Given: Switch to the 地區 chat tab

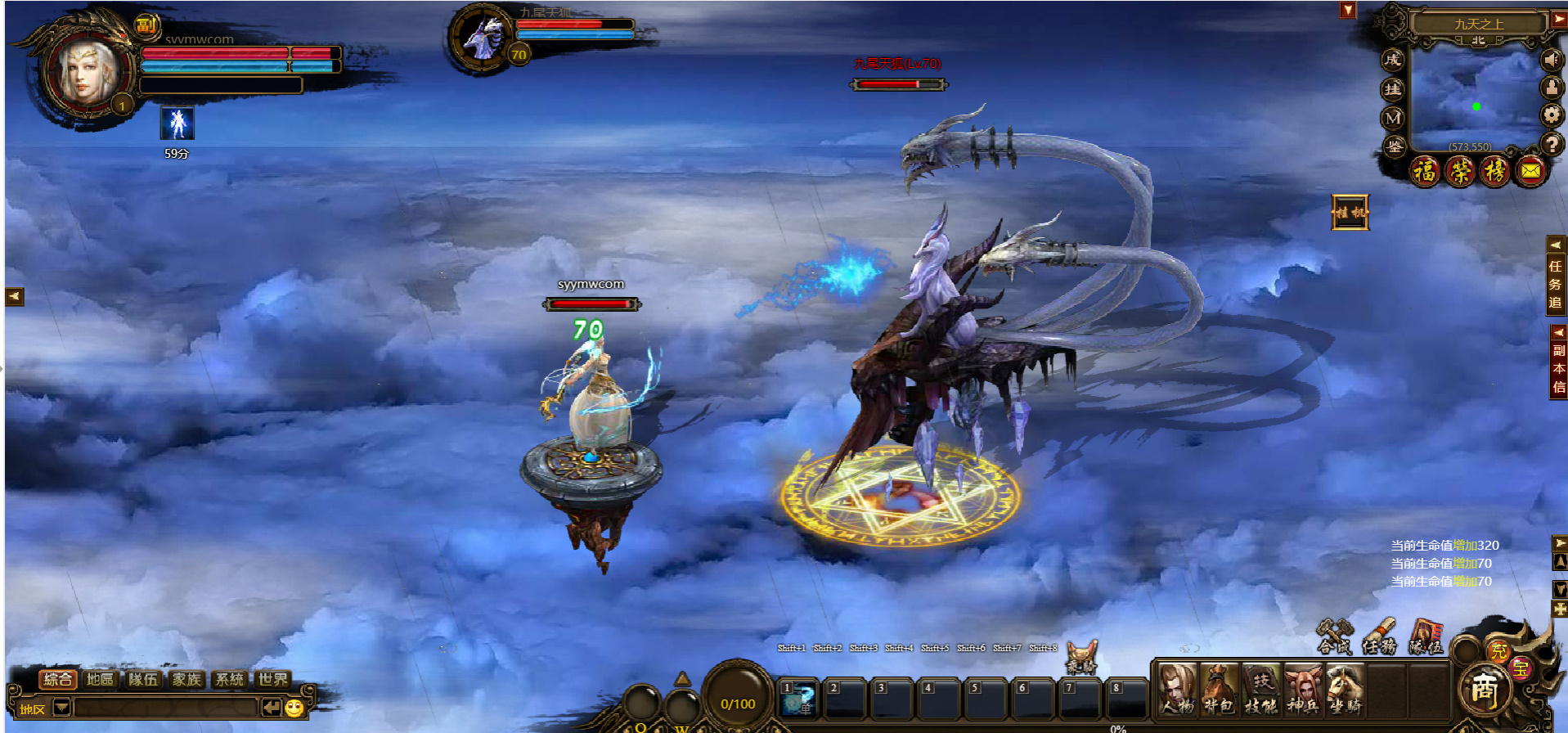Looking at the screenshot, I should coord(100,679).
